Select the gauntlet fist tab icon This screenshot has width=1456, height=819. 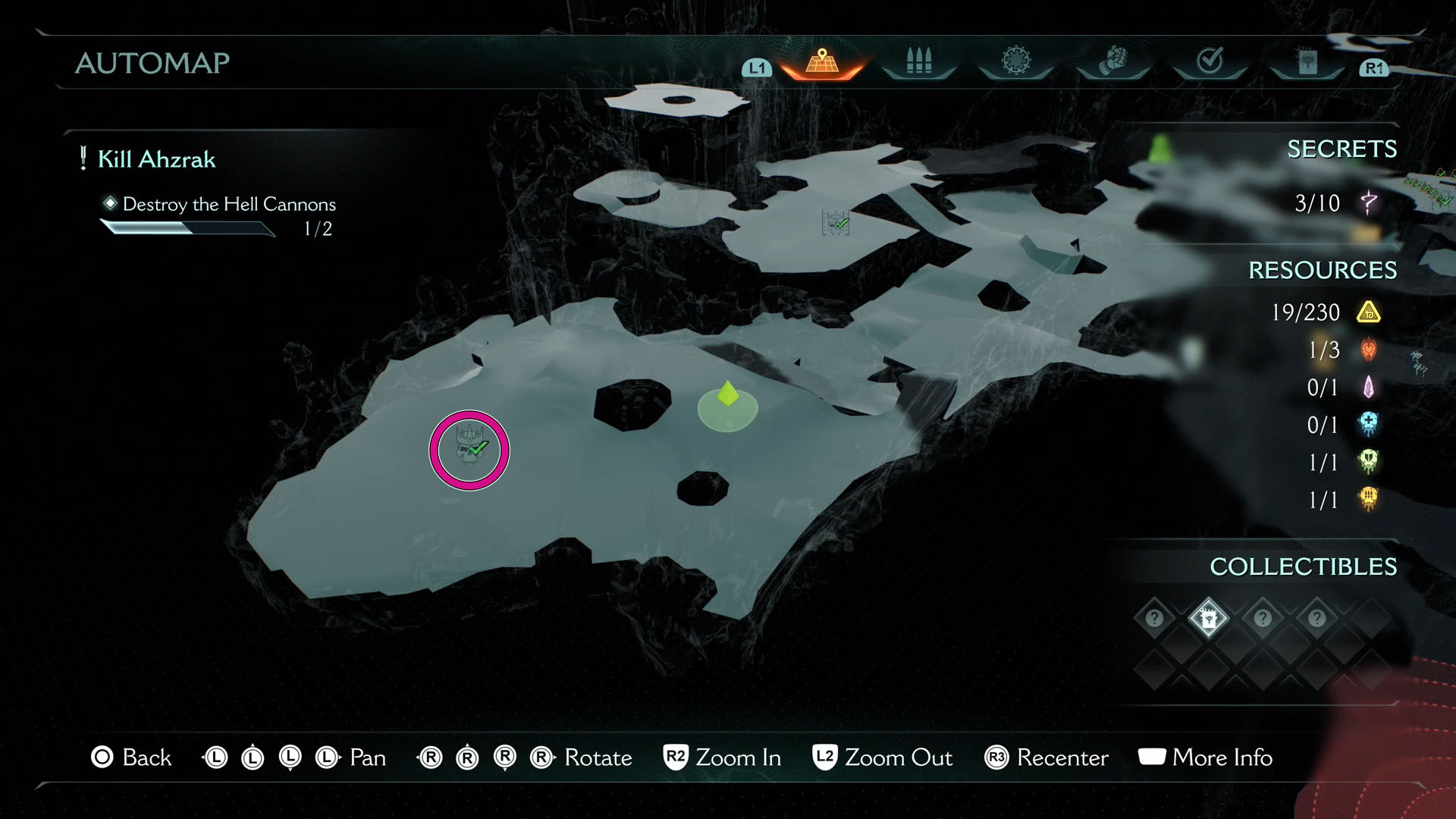point(1113,61)
